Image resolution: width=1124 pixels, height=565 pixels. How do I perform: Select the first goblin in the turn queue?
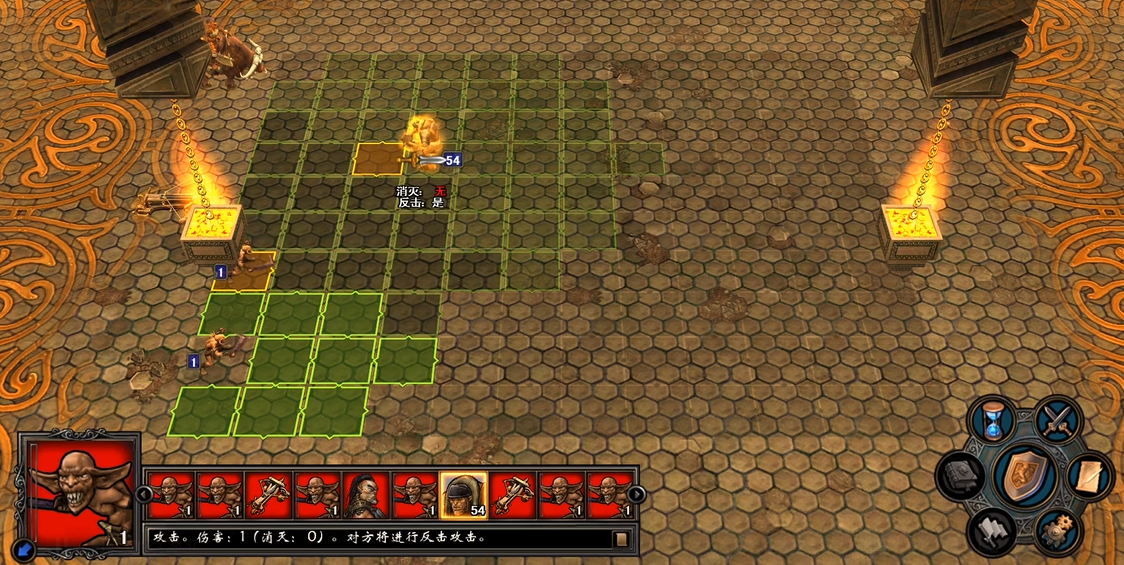(x=170, y=495)
